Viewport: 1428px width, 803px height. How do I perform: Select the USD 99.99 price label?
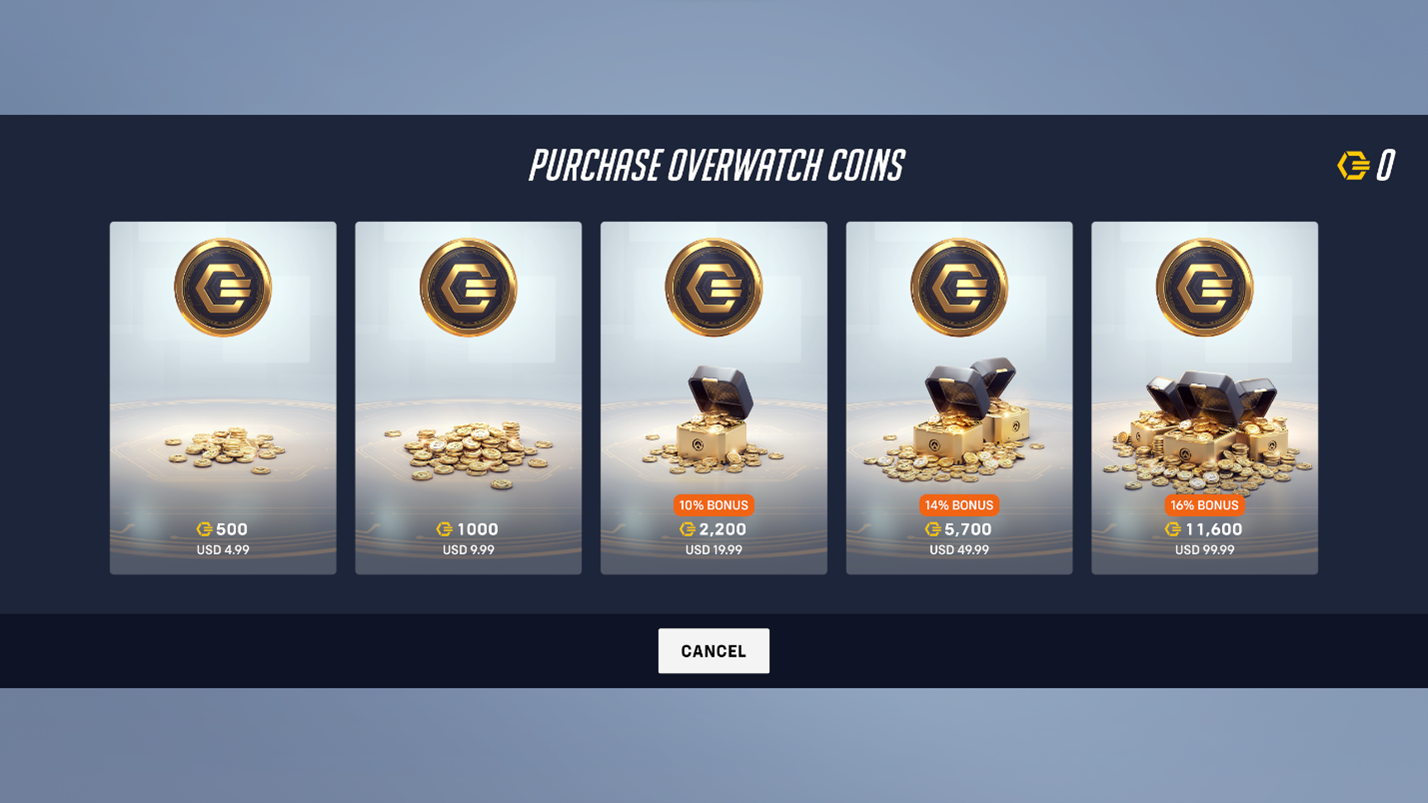coord(1204,549)
